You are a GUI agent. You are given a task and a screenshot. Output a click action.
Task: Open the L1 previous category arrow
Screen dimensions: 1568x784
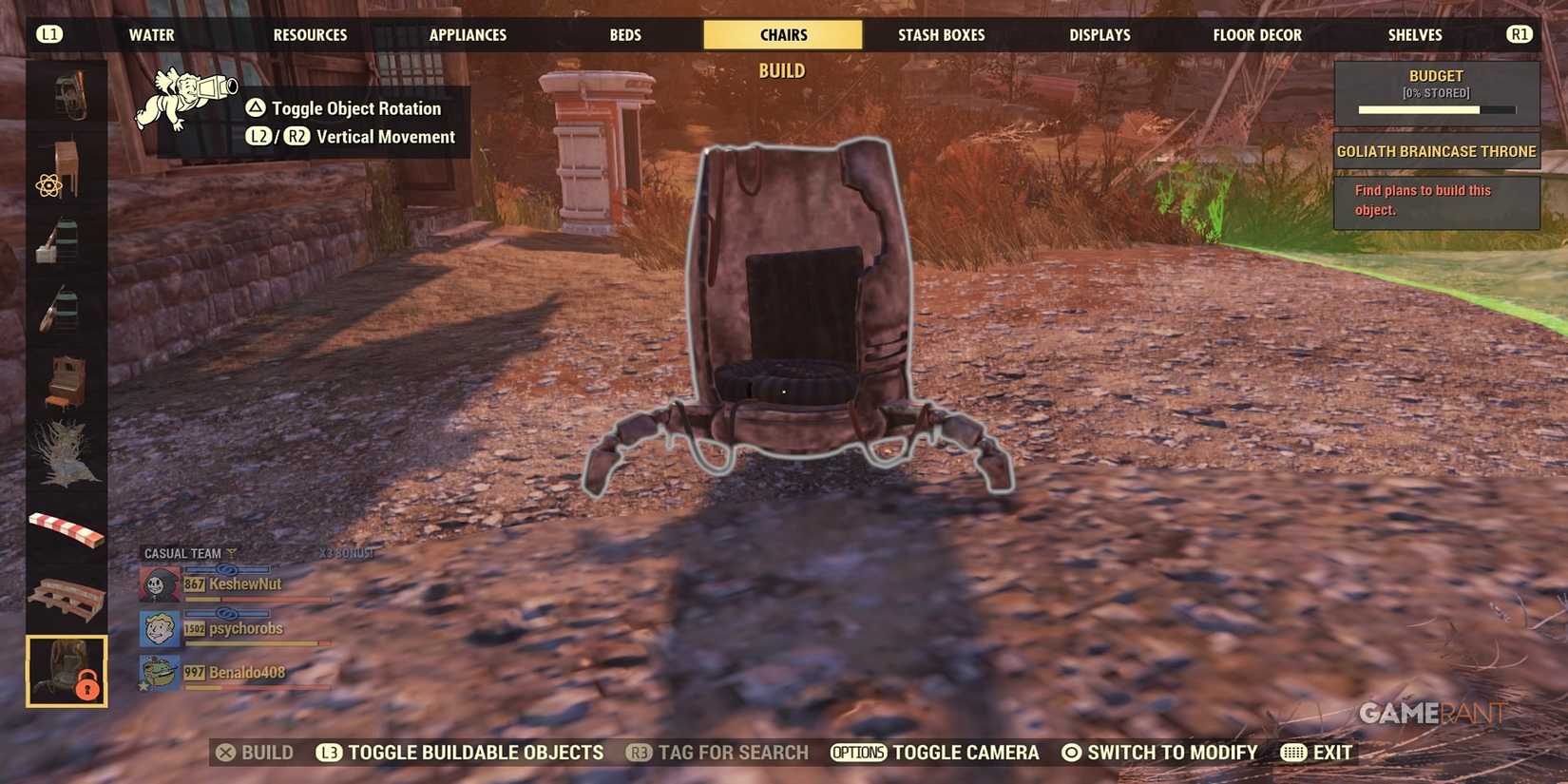click(49, 34)
